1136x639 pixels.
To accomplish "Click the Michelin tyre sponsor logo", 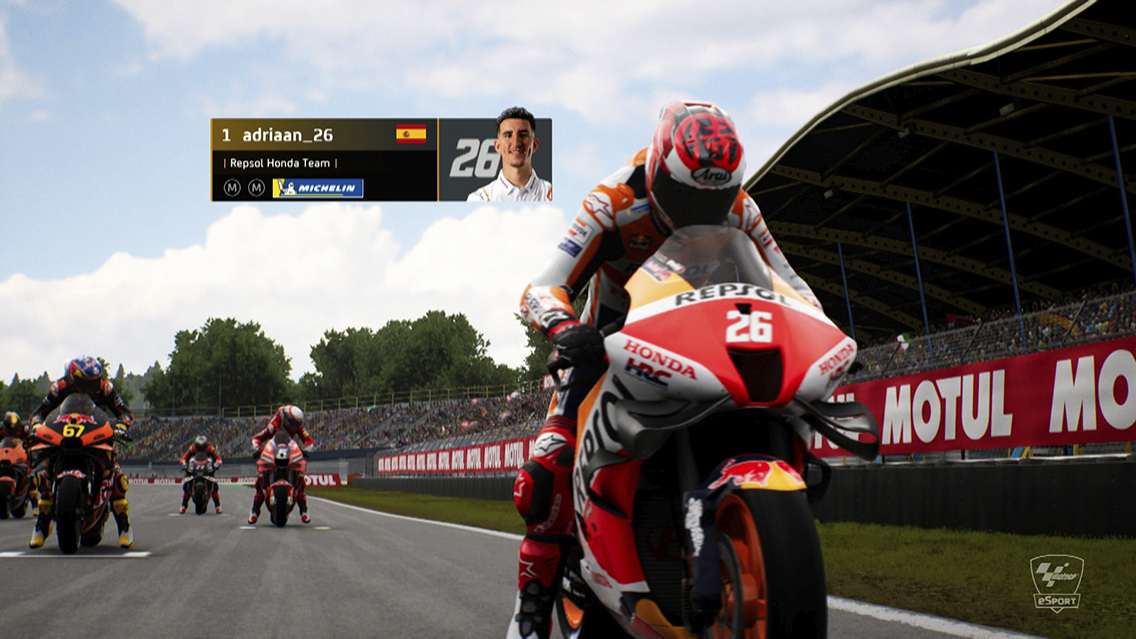I will click(318, 188).
